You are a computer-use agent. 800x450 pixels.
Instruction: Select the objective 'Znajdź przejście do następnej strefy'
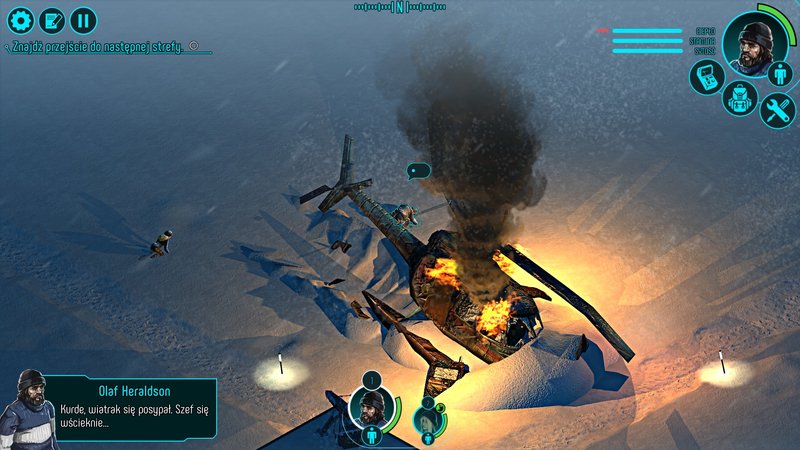[96, 47]
